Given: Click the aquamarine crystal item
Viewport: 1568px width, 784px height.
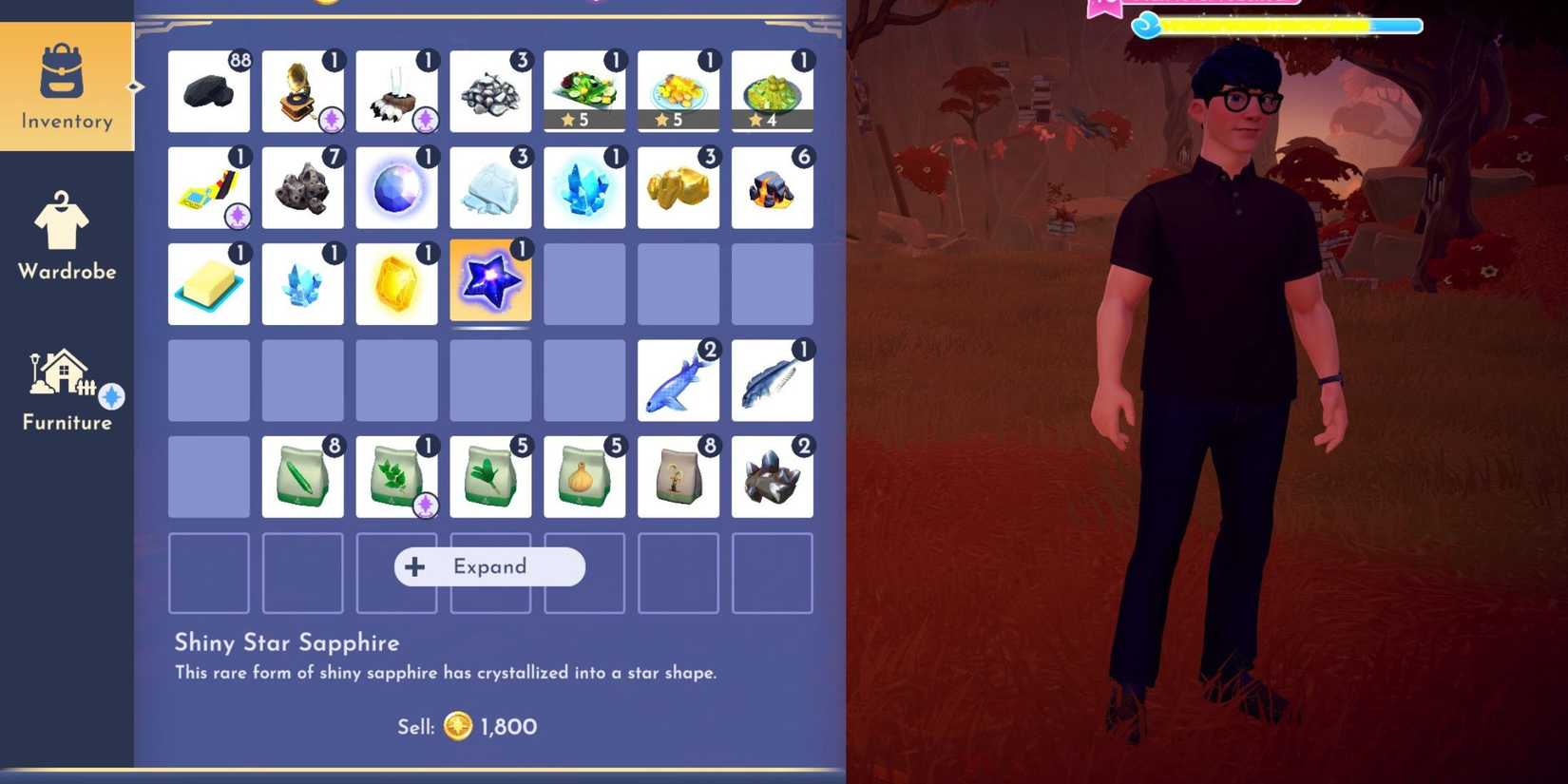Looking at the screenshot, I should click(302, 282).
